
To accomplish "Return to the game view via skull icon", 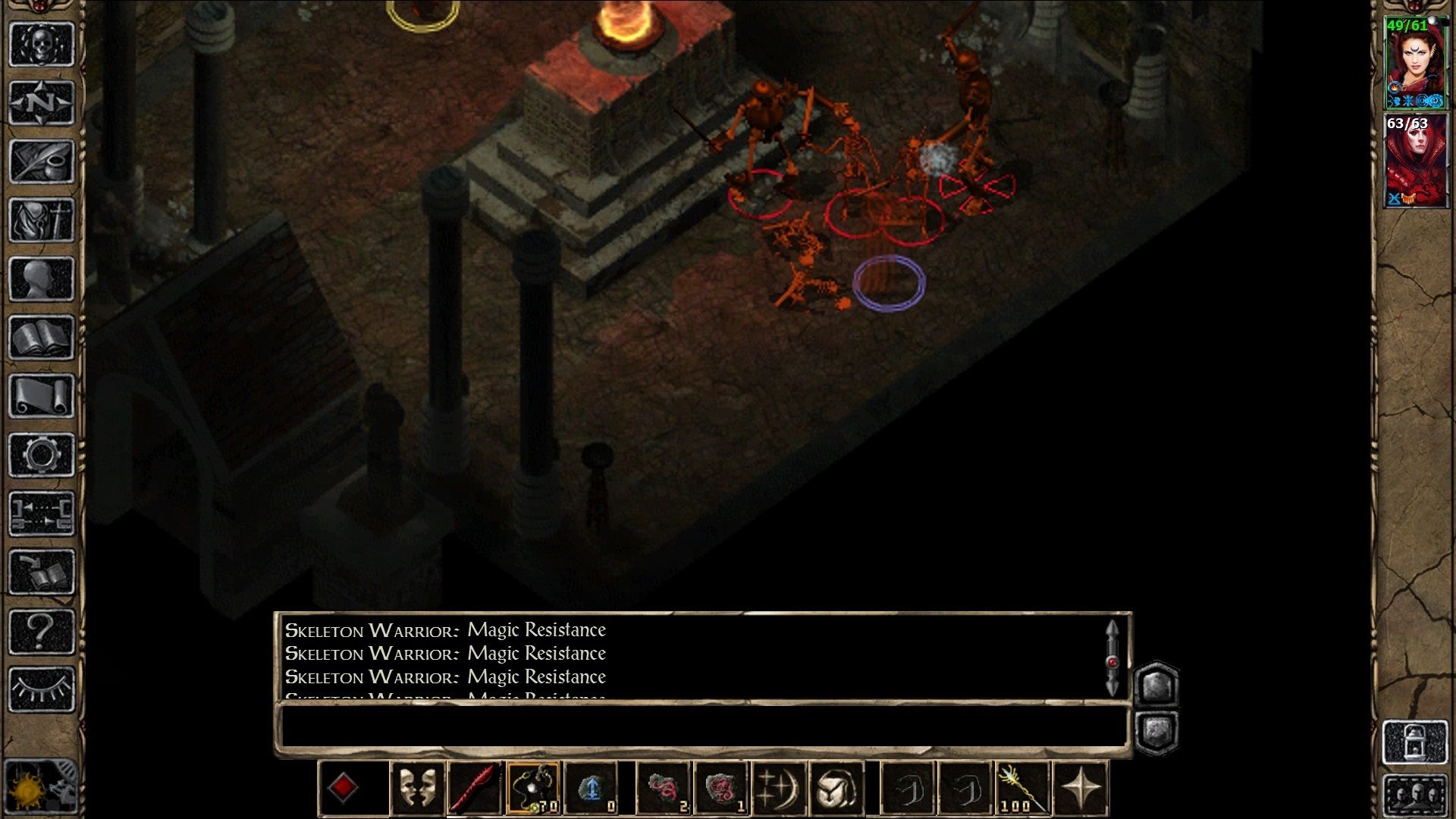I will click(42, 45).
